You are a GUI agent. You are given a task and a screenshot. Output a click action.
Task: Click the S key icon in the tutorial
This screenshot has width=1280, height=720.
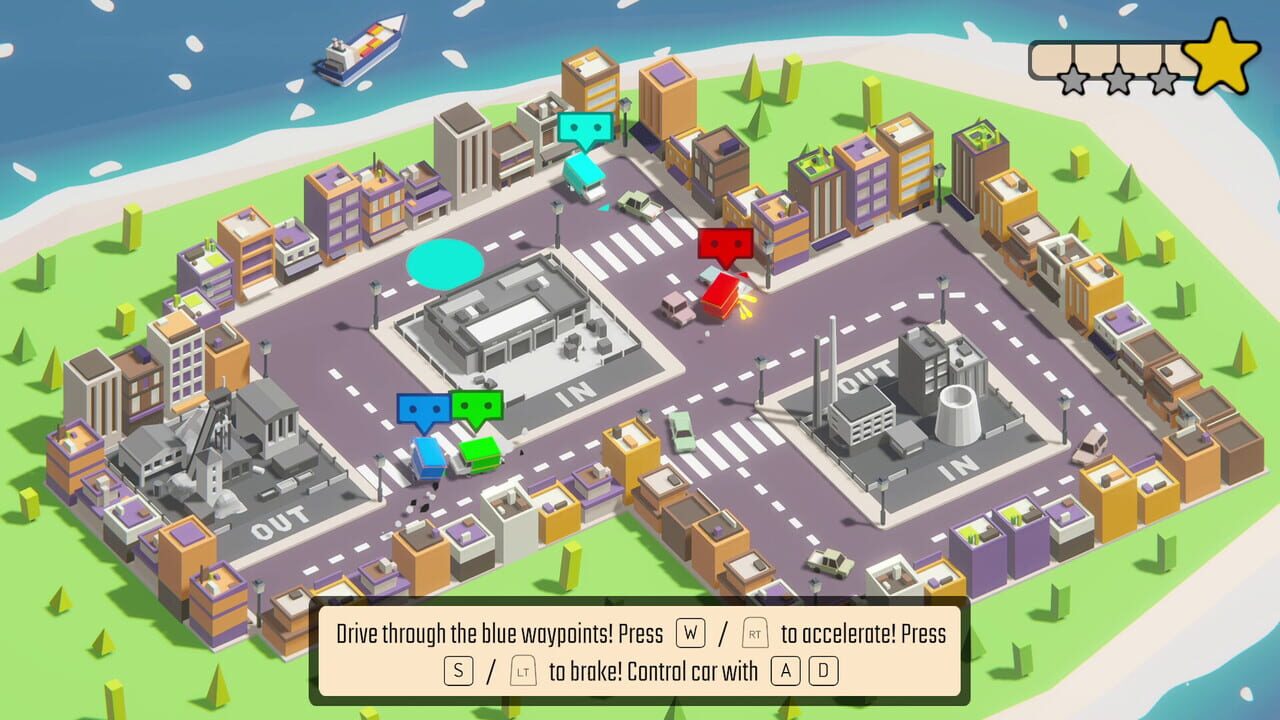459,670
